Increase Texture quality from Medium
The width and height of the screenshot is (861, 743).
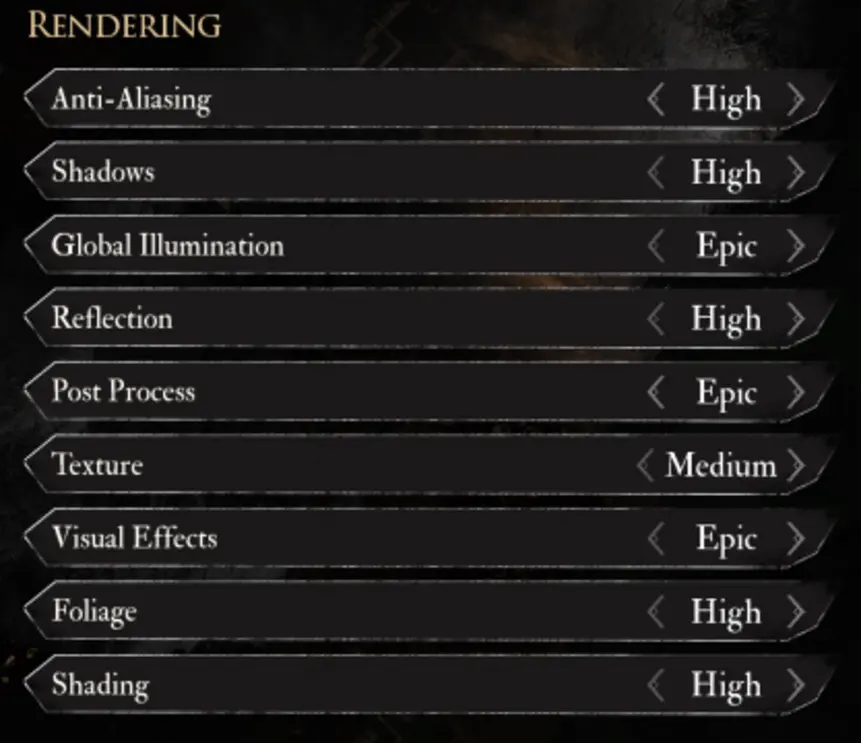pos(796,465)
